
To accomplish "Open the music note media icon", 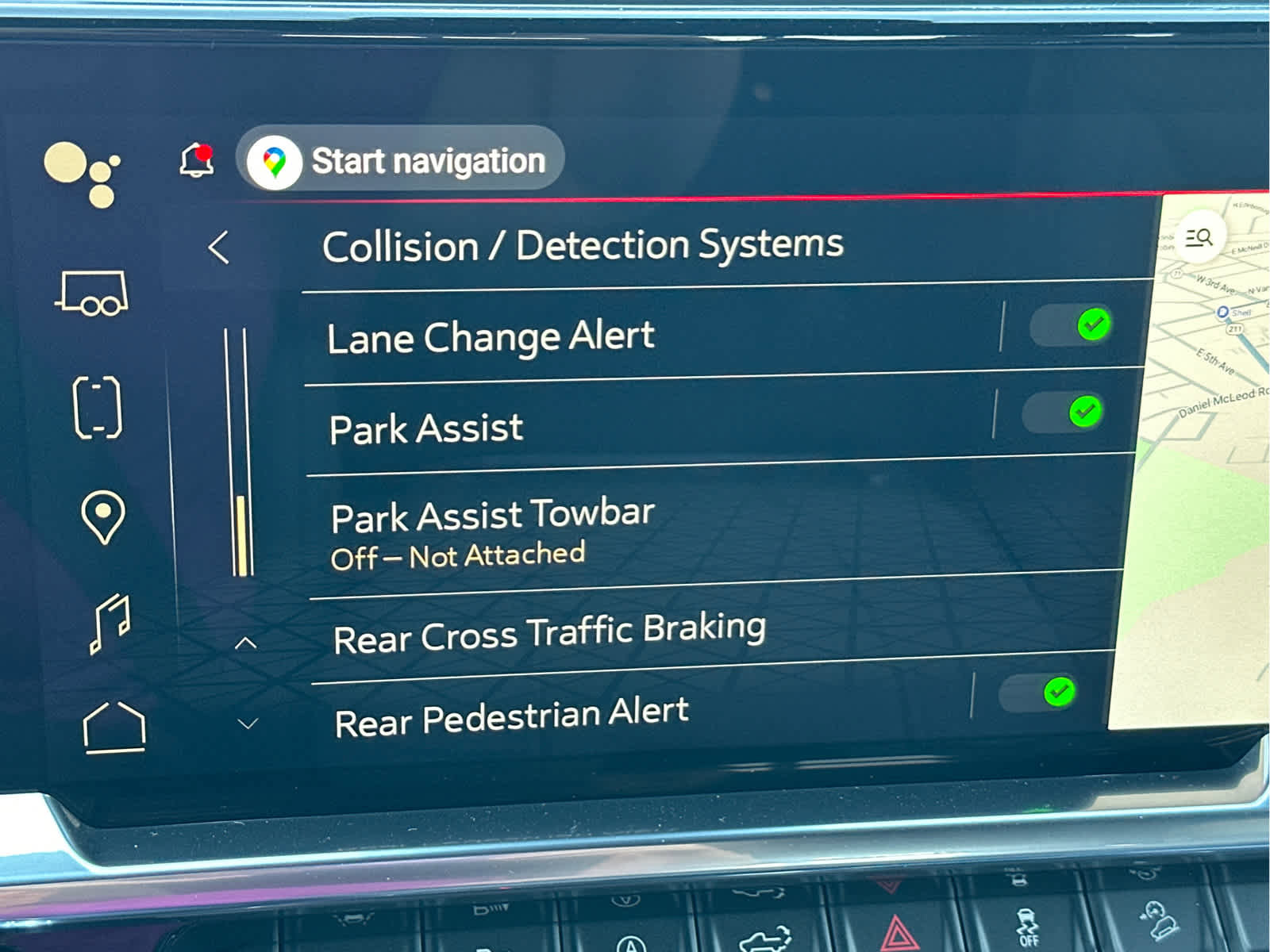I will click(110, 622).
